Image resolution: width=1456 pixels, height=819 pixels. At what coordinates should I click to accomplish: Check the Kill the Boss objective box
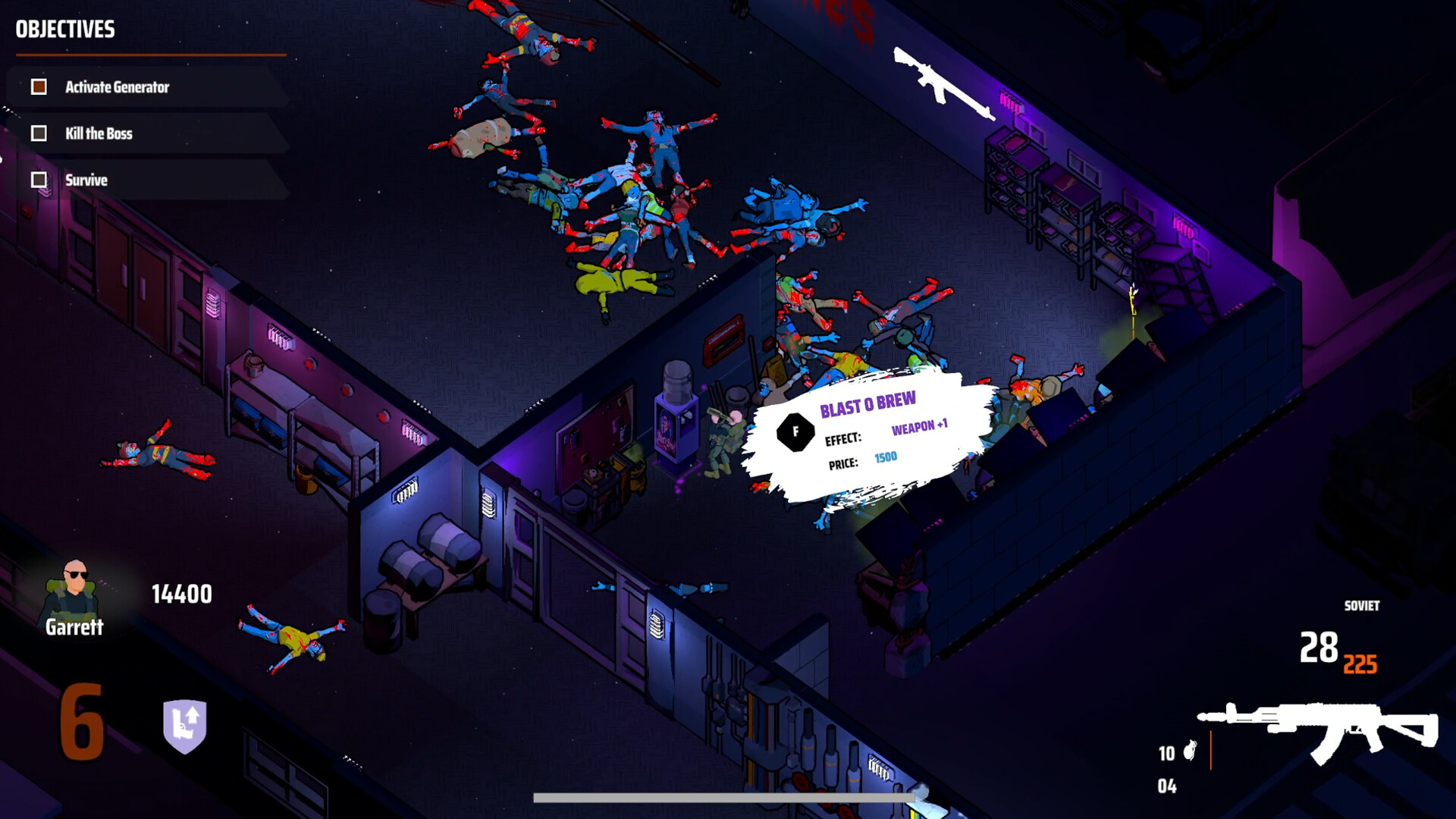38,133
